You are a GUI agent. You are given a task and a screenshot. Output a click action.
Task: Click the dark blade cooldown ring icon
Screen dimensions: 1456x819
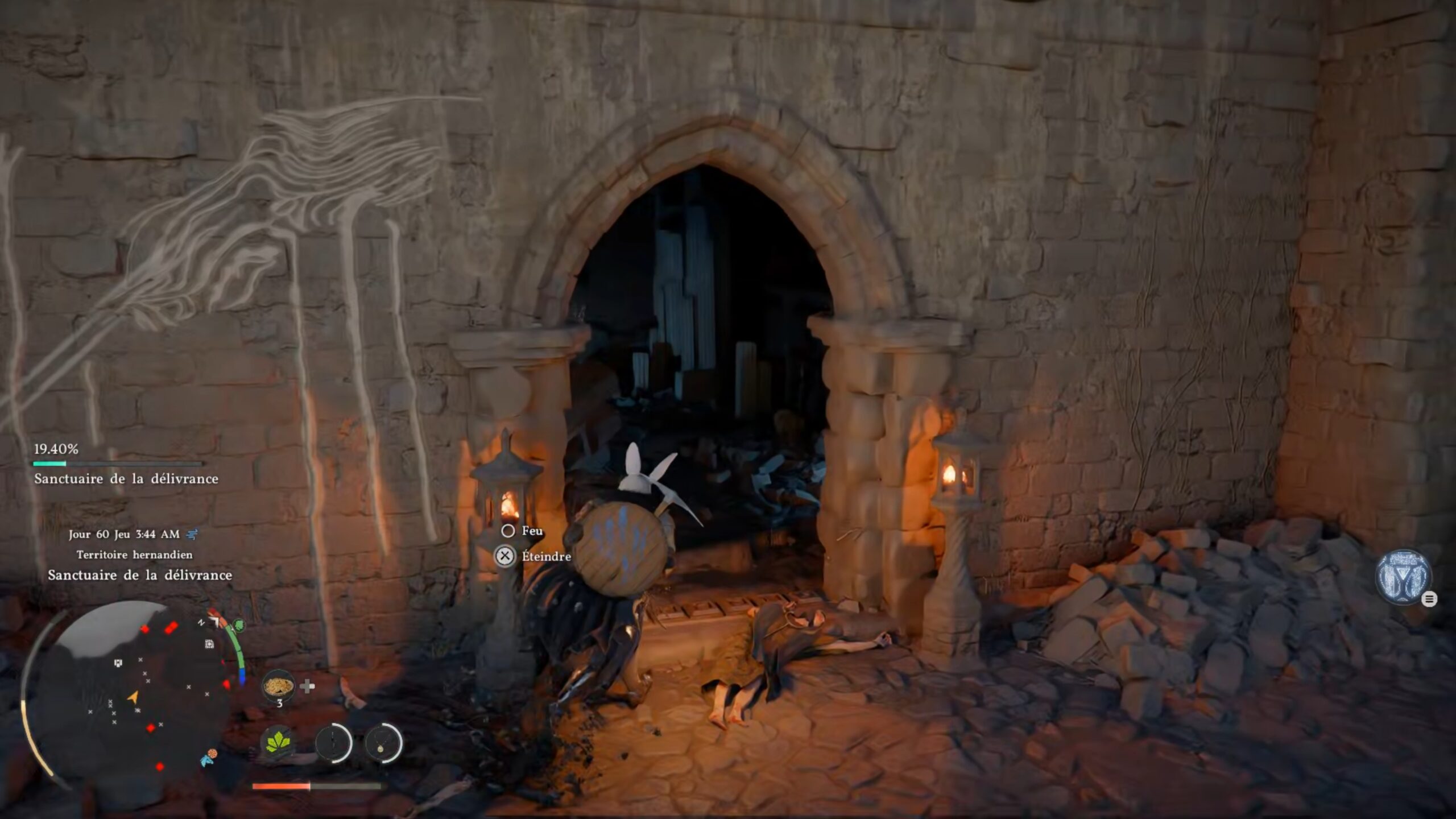click(x=333, y=743)
